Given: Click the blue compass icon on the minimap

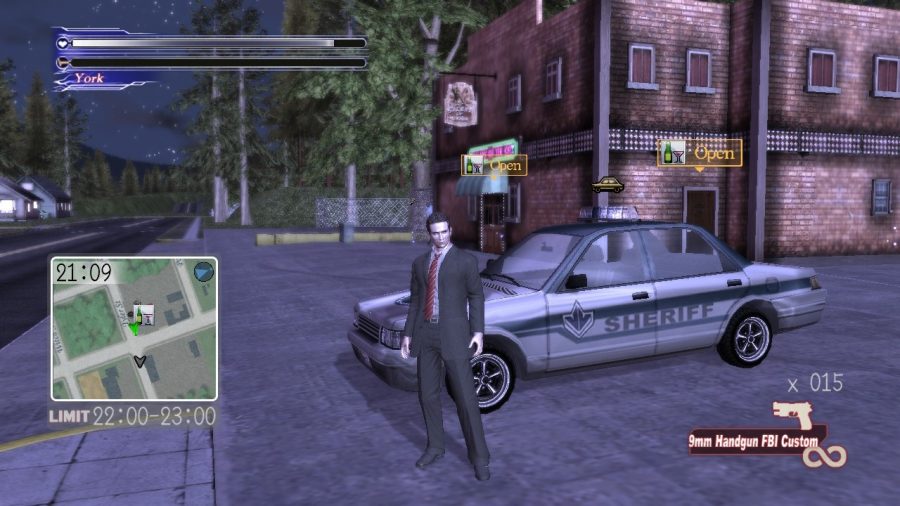Looking at the screenshot, I should (x=203, y=271).
